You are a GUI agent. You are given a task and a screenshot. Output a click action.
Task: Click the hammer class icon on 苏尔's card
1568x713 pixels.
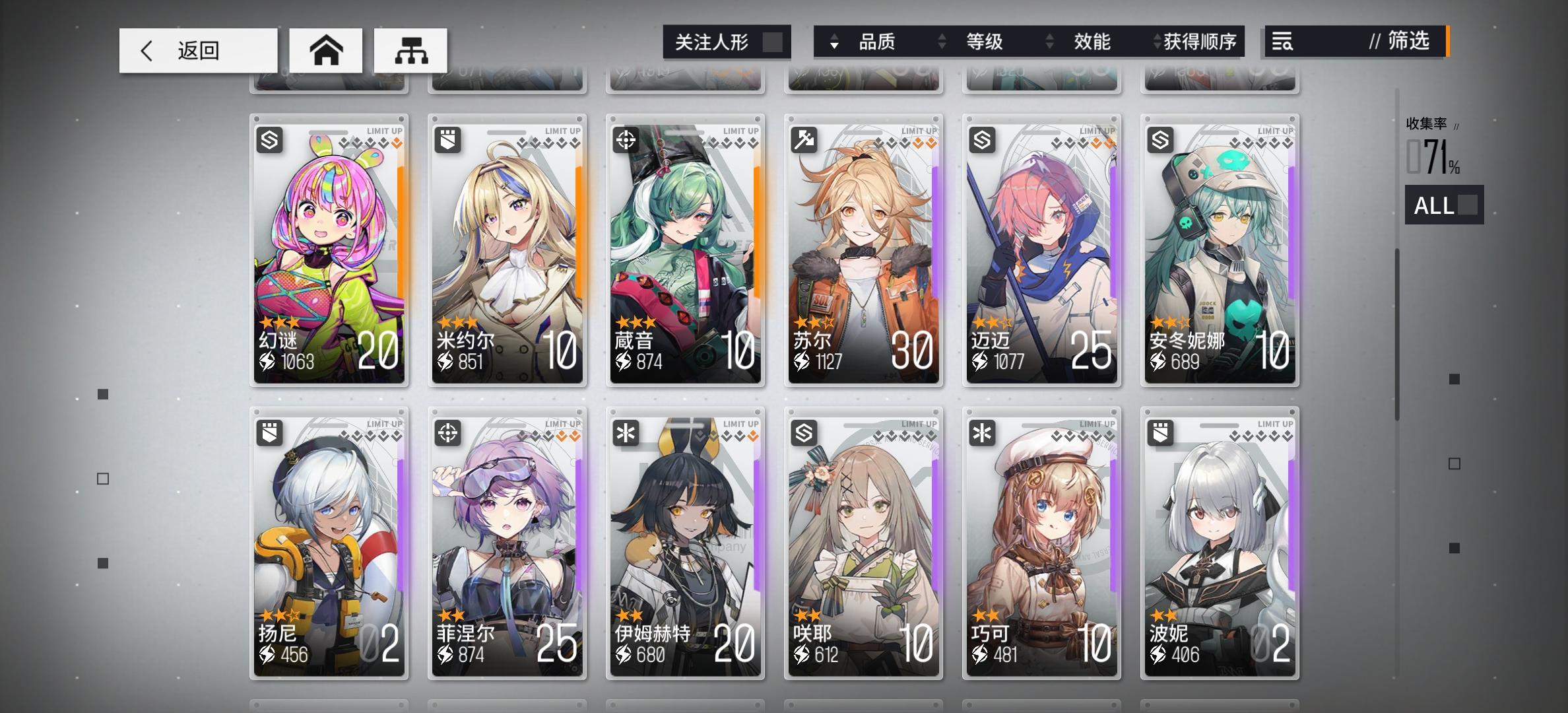point(804,139)
